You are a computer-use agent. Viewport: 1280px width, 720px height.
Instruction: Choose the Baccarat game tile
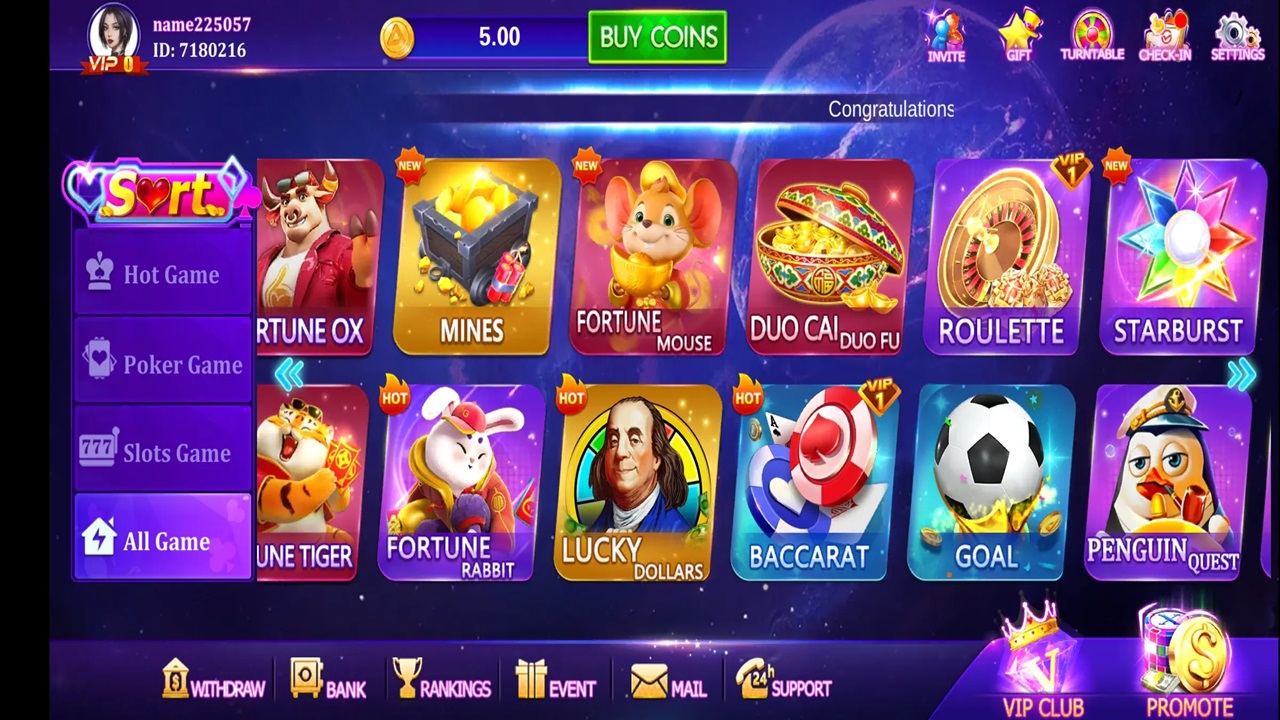809,482
